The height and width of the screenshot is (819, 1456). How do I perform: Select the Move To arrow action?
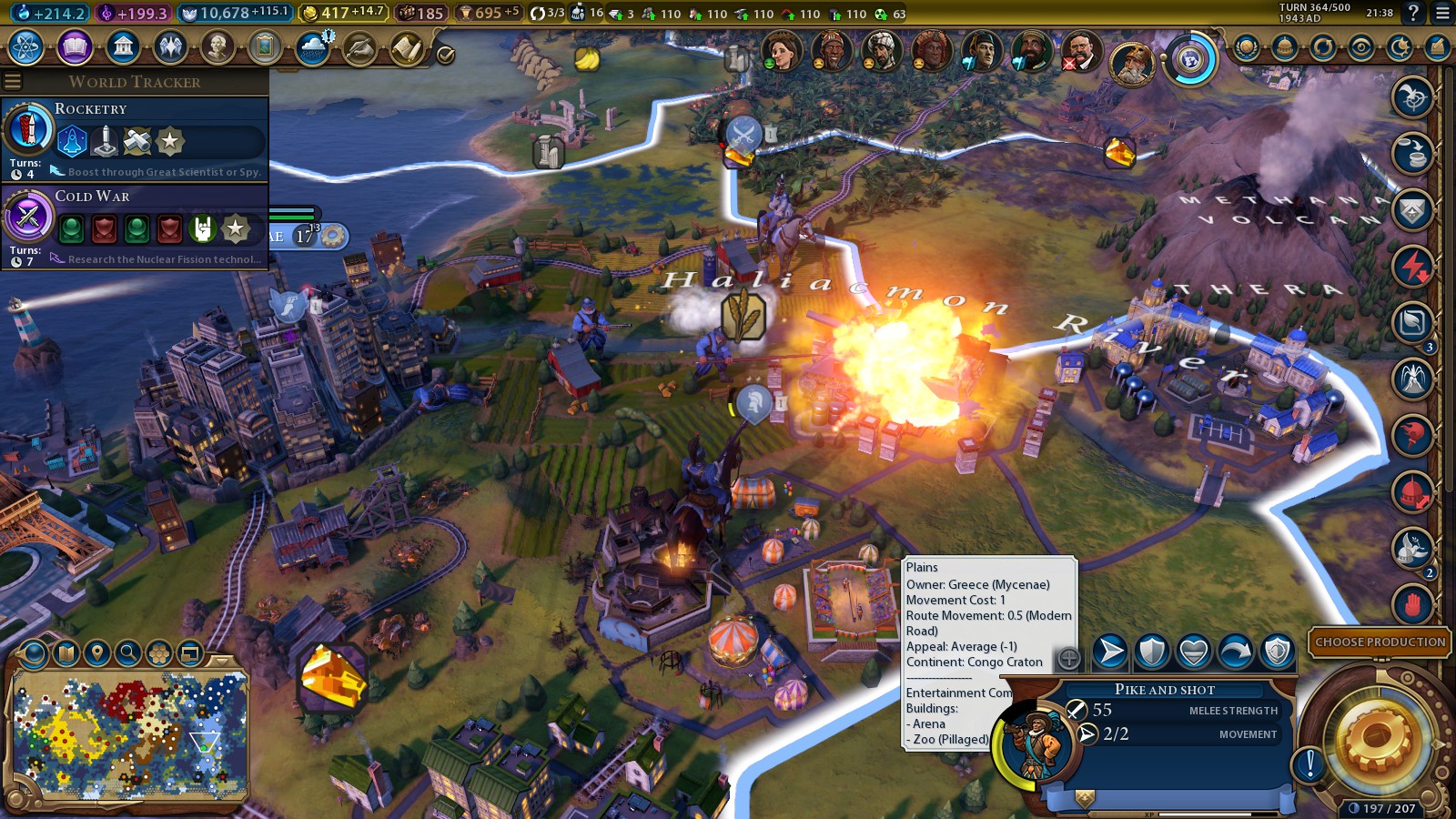1110,652
